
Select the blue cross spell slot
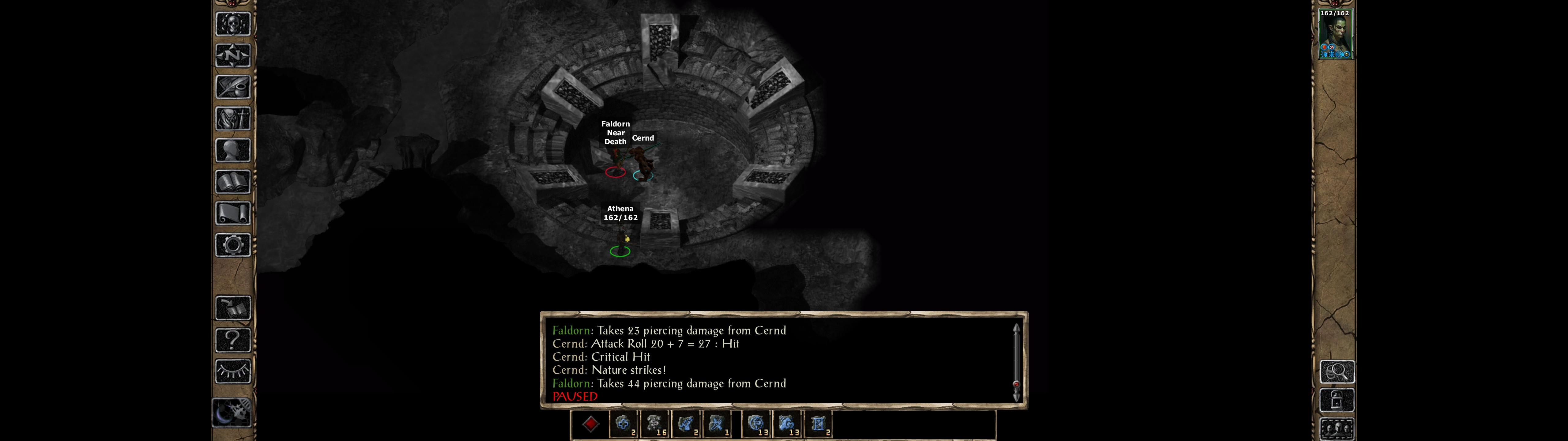click(623, 424)
